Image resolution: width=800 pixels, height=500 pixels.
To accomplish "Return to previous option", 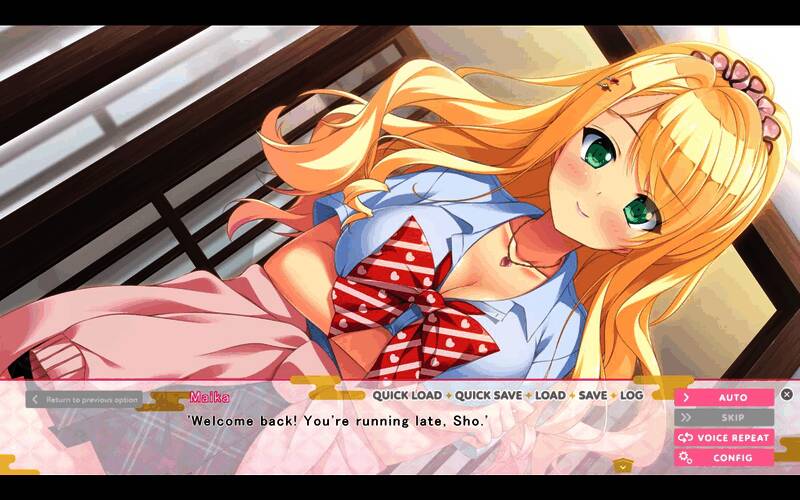I will coord(84,399).
